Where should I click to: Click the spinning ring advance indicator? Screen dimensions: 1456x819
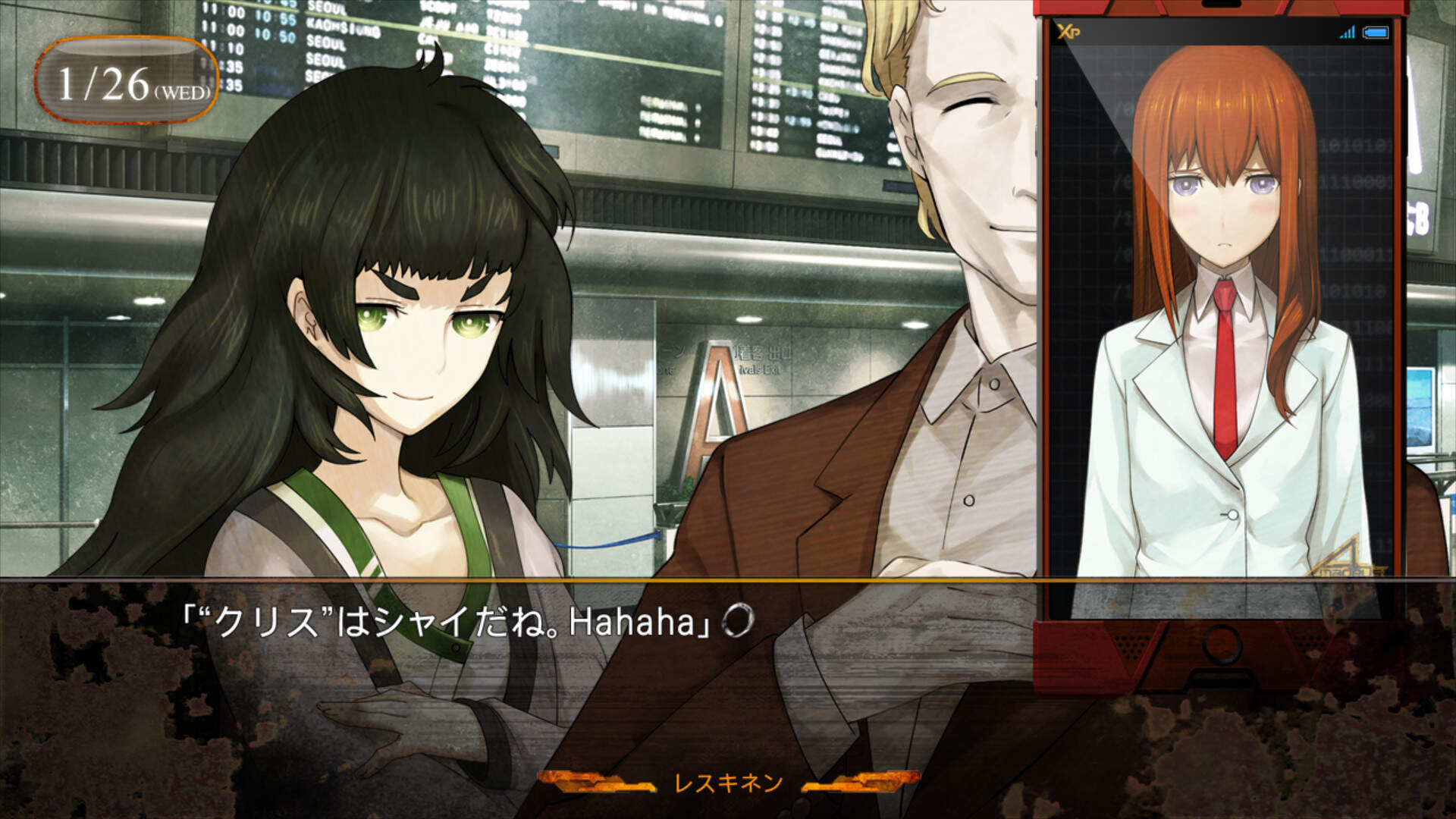click(x=737, y=622)
